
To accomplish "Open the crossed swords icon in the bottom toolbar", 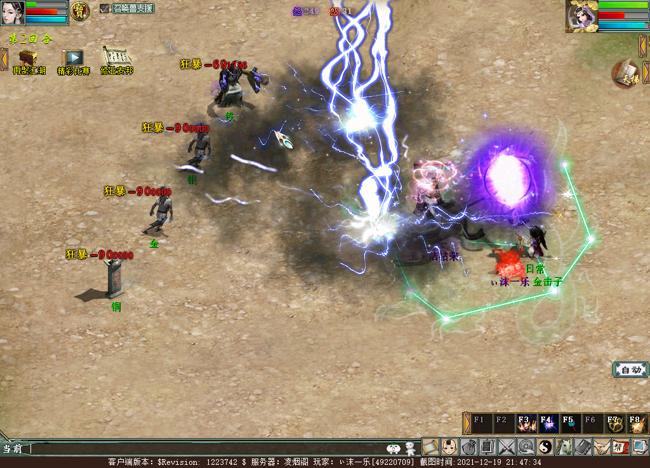I will pyautogui.click(x=506, y=447).
